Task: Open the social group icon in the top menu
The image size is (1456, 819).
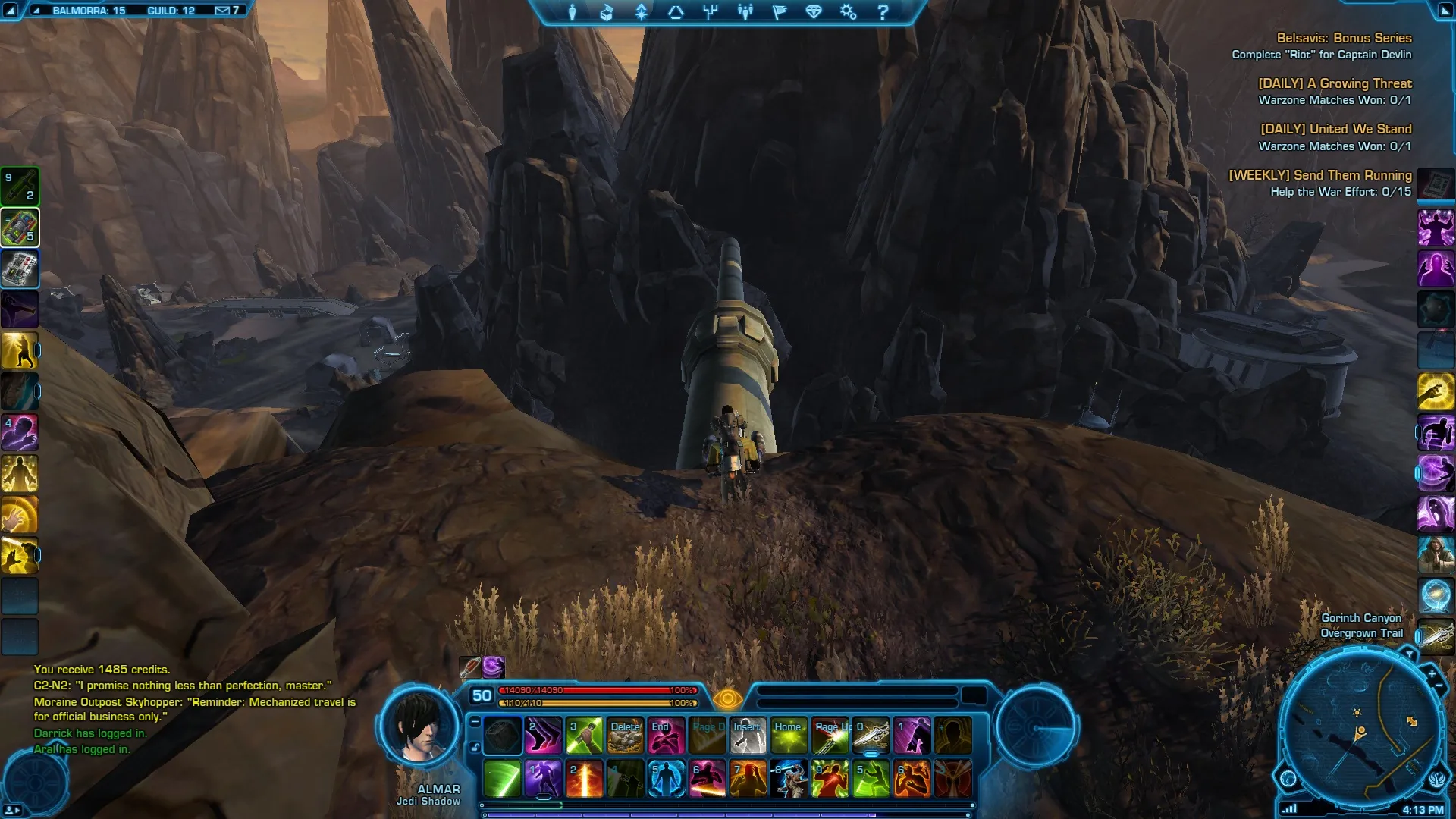Action: [745, 12]
